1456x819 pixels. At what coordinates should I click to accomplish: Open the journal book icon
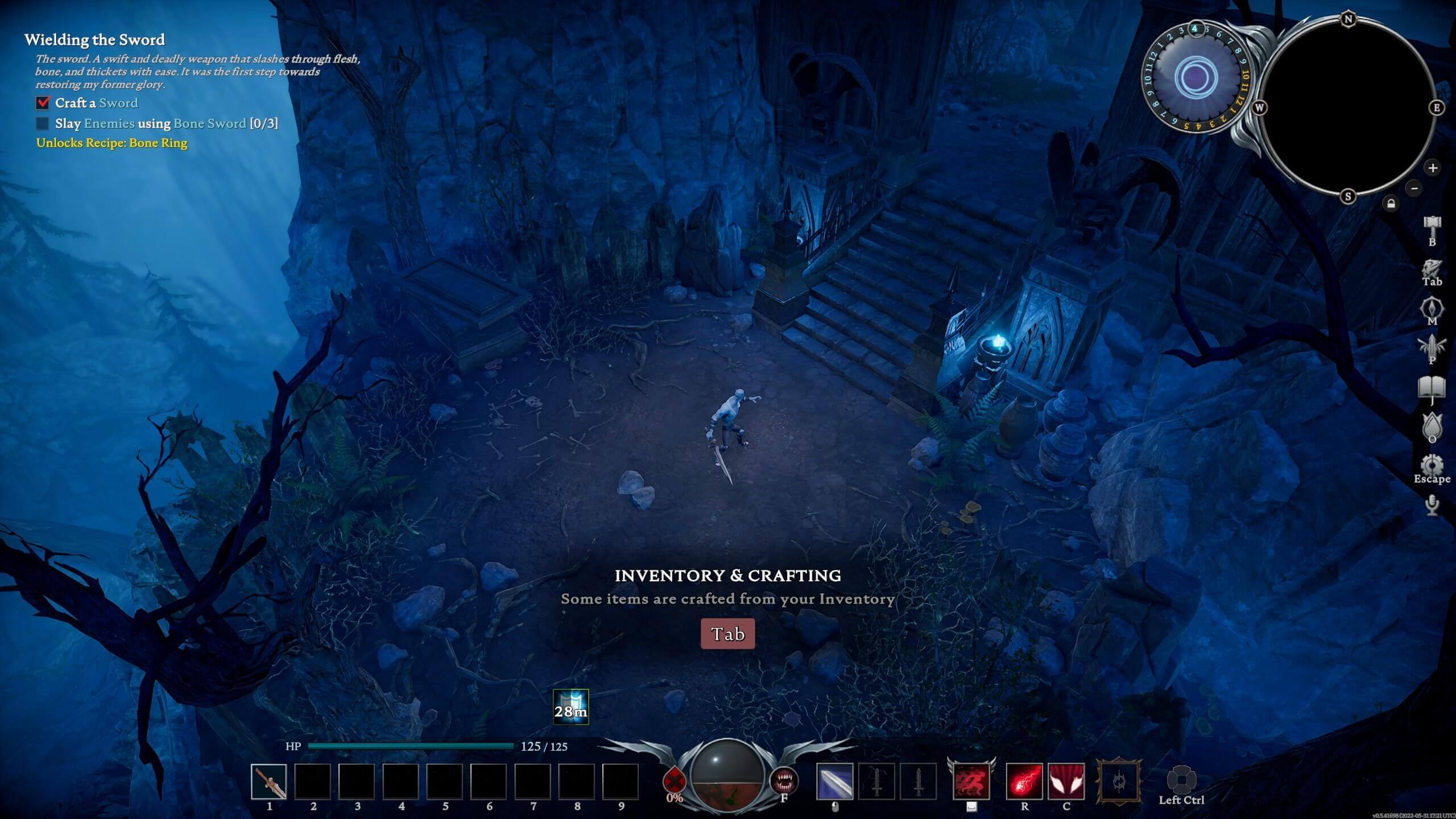pyautogui.click(x=1432, y=388)
